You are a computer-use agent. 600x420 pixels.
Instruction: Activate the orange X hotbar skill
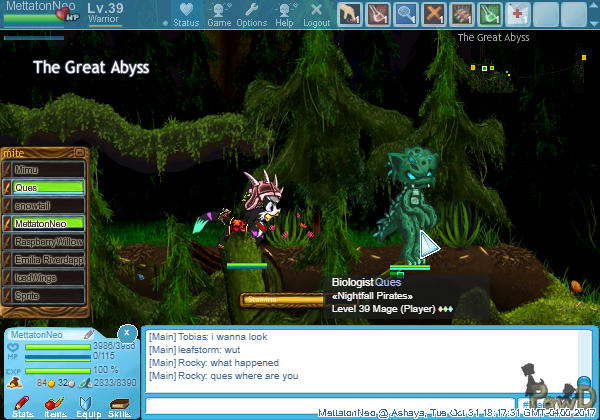pyautogui.click(x=433, y=14)
